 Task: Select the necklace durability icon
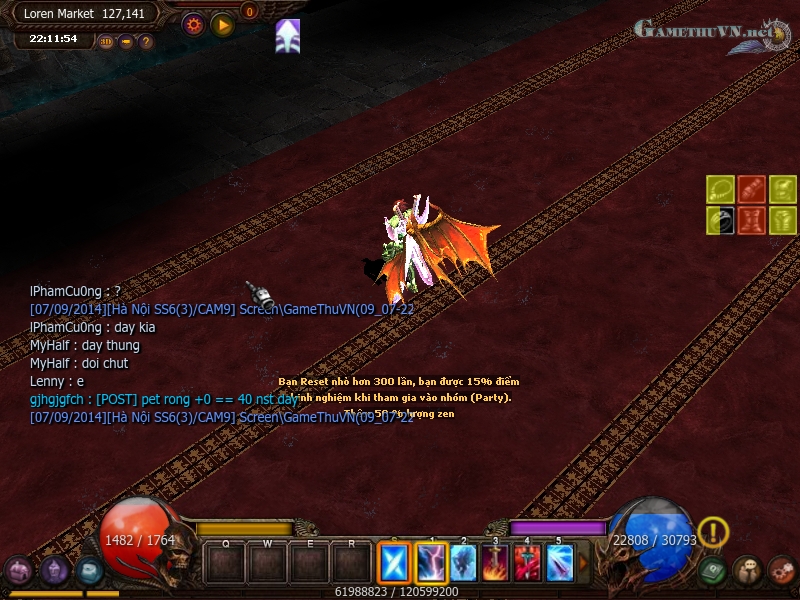click(x=721, y=189)
